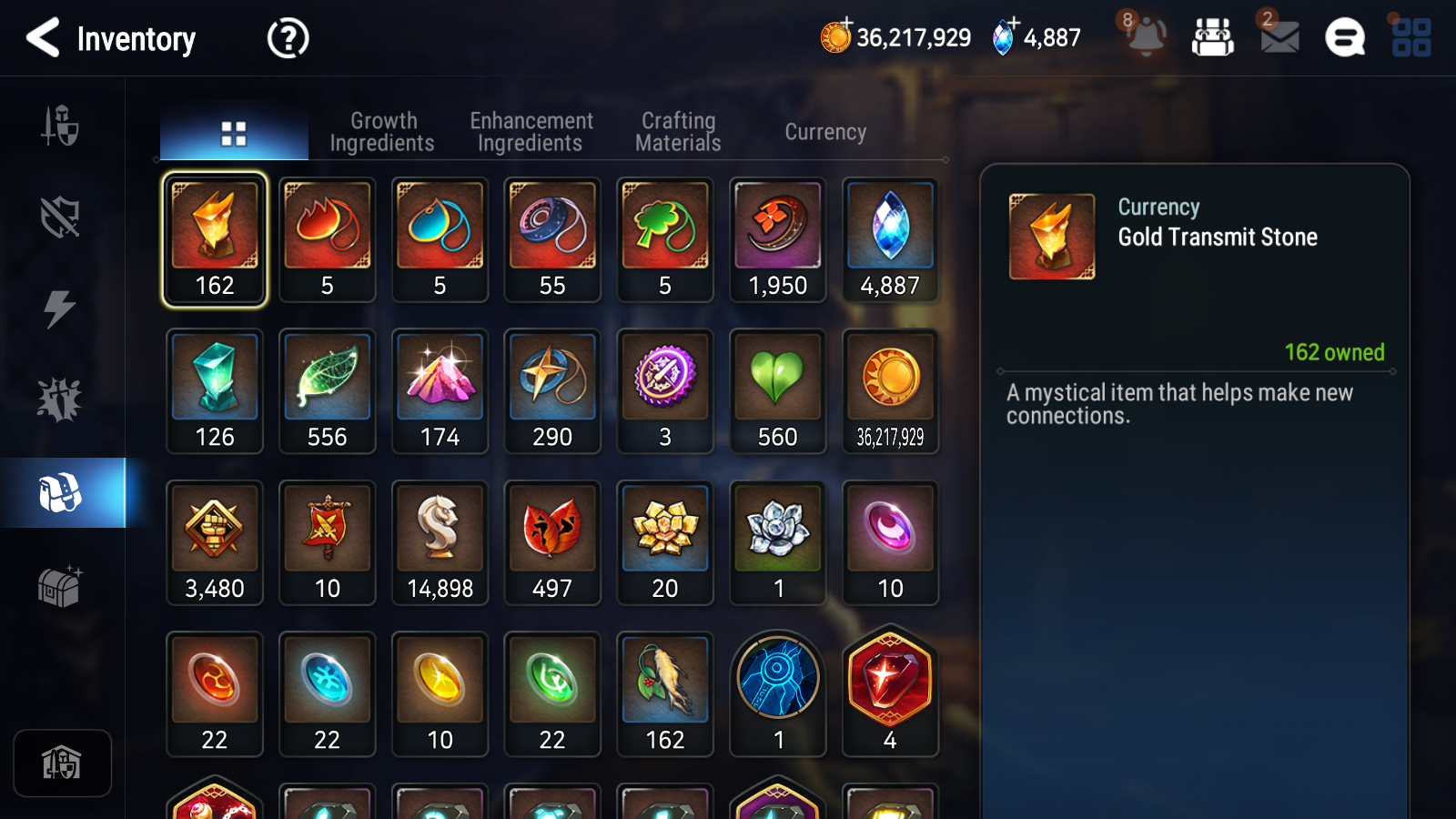Select the green heart item with 560
The width and height of the screenshot is (1456, 819).
(x=778, y=391)
